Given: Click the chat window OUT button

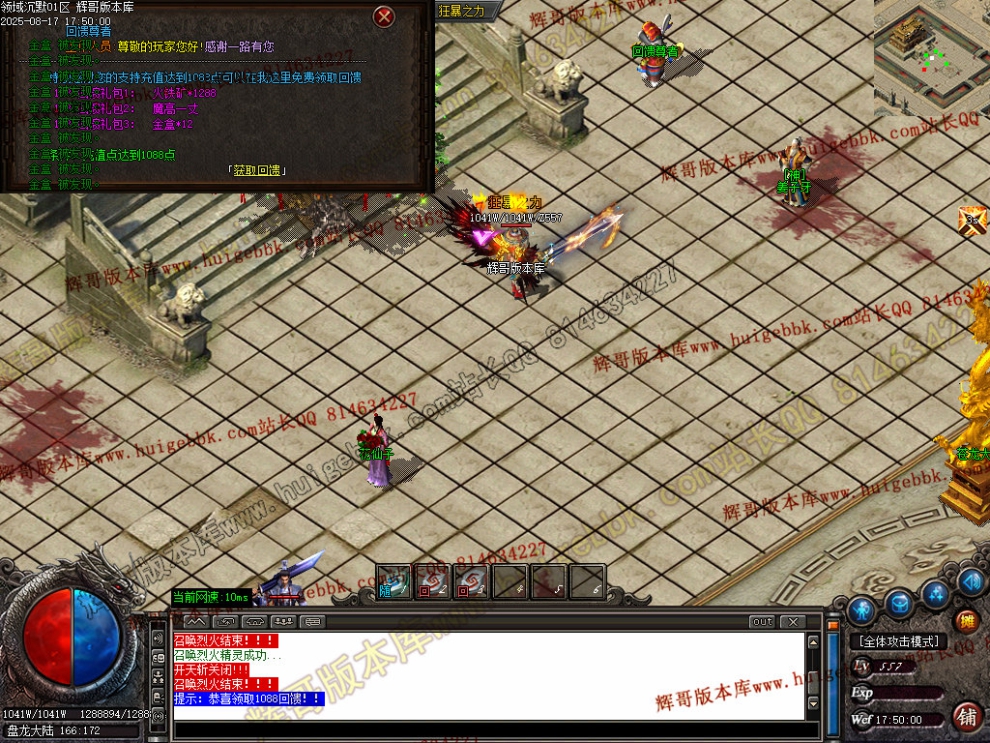Looking at the screenshot, I should [x=763, y=622].
